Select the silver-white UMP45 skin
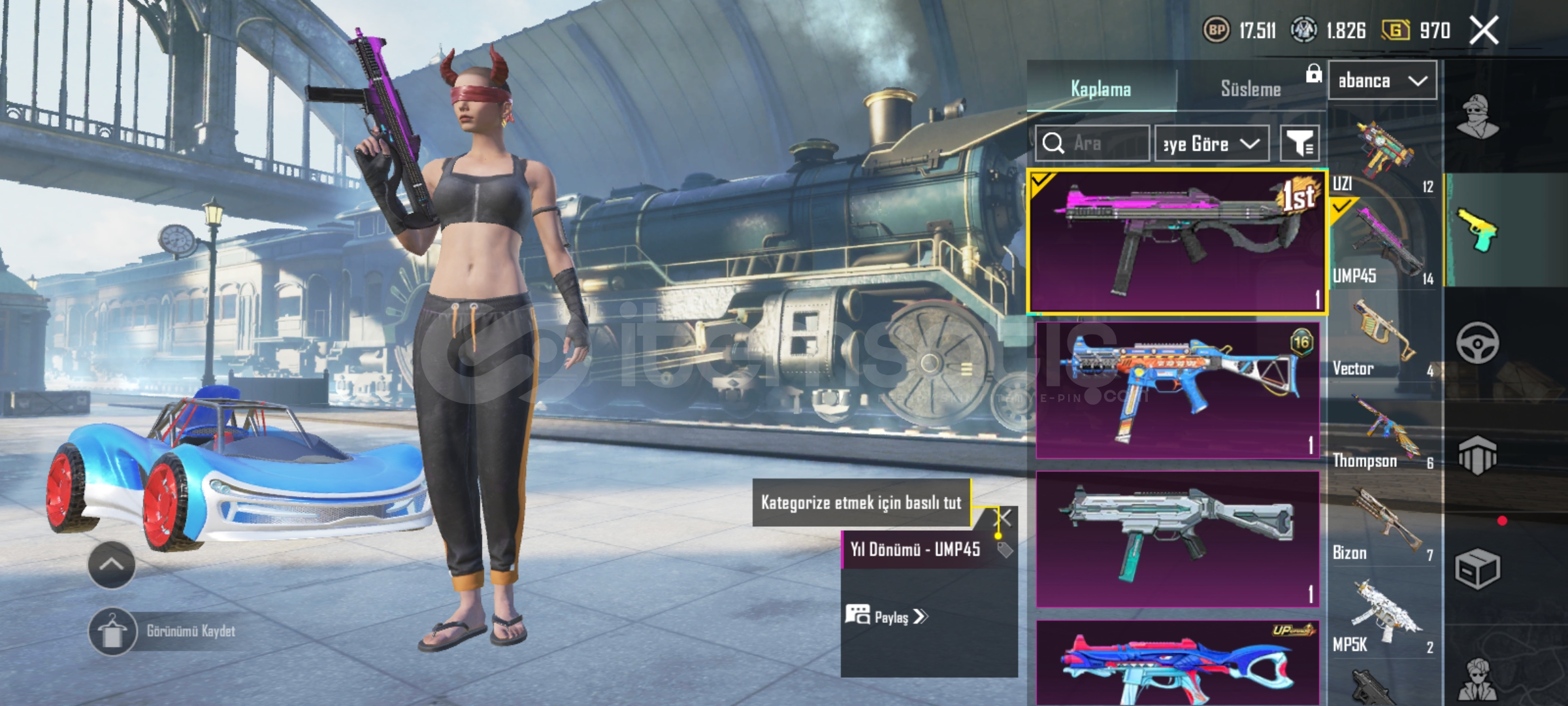1568x706 pixels. (1177, 539)
